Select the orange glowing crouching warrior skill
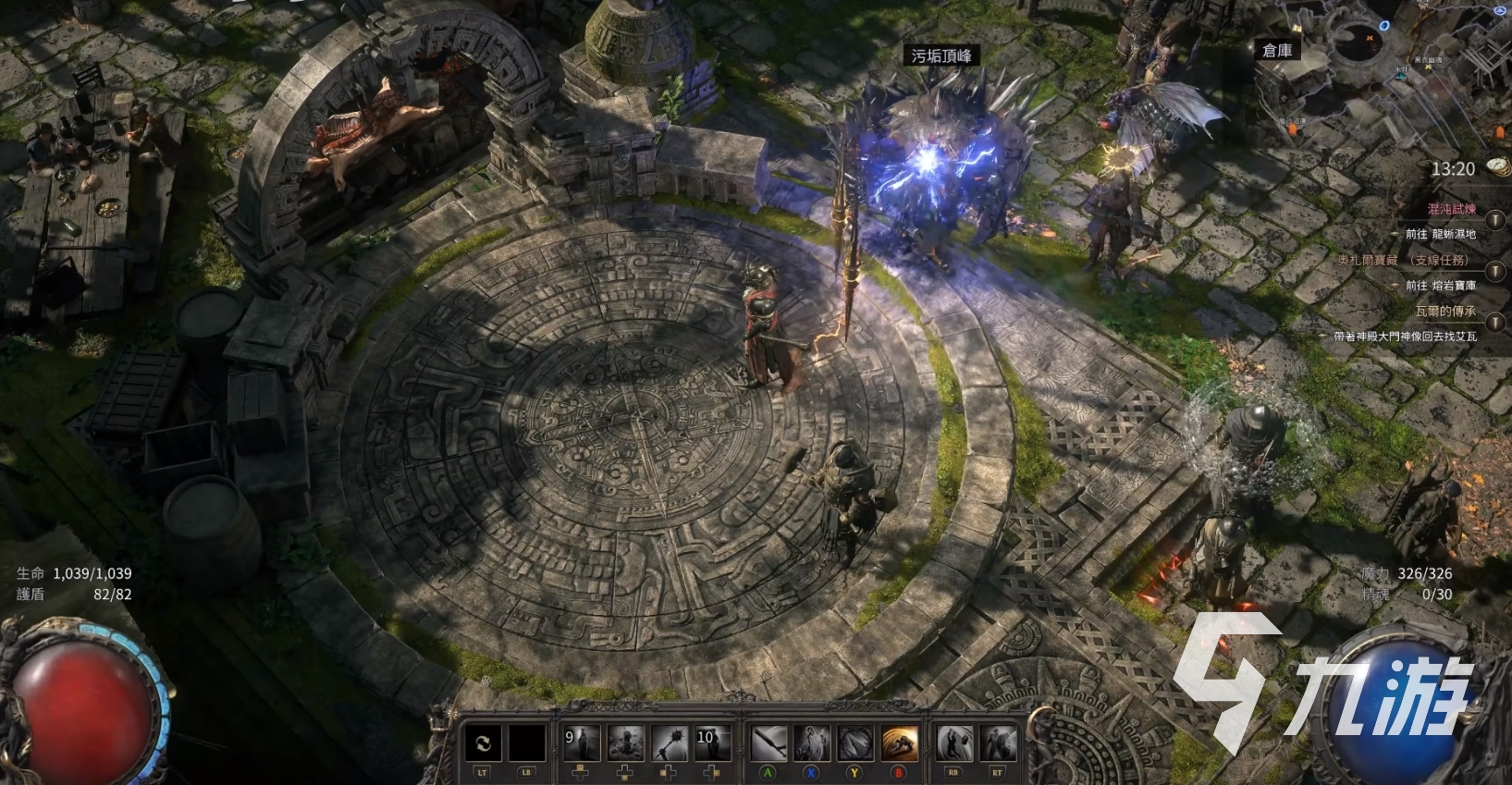This screenshot has height=785, width=1512. pos(899,743)
